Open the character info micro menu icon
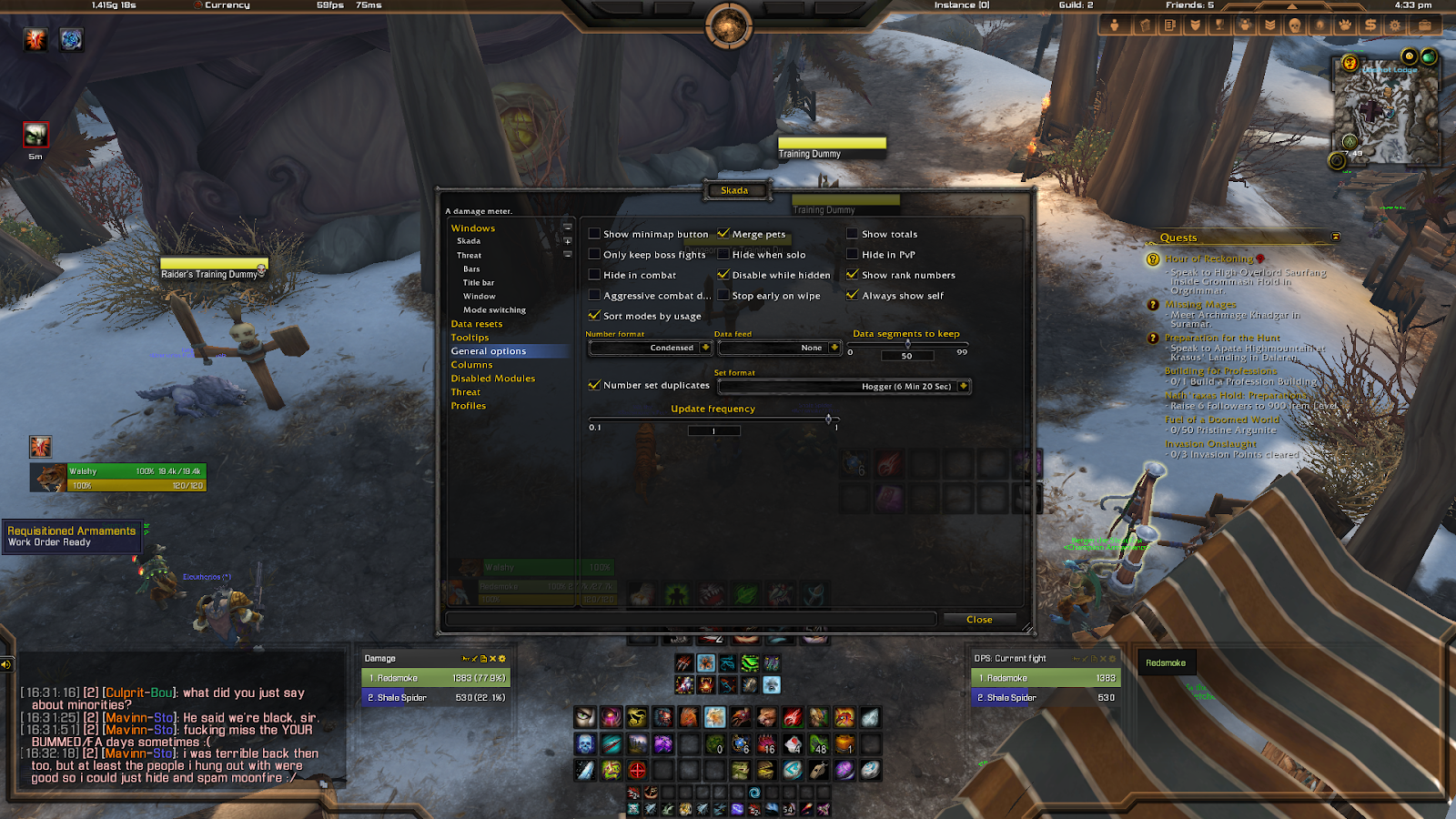Screen dimensions: 1456x819 [x=1115, y=25]
